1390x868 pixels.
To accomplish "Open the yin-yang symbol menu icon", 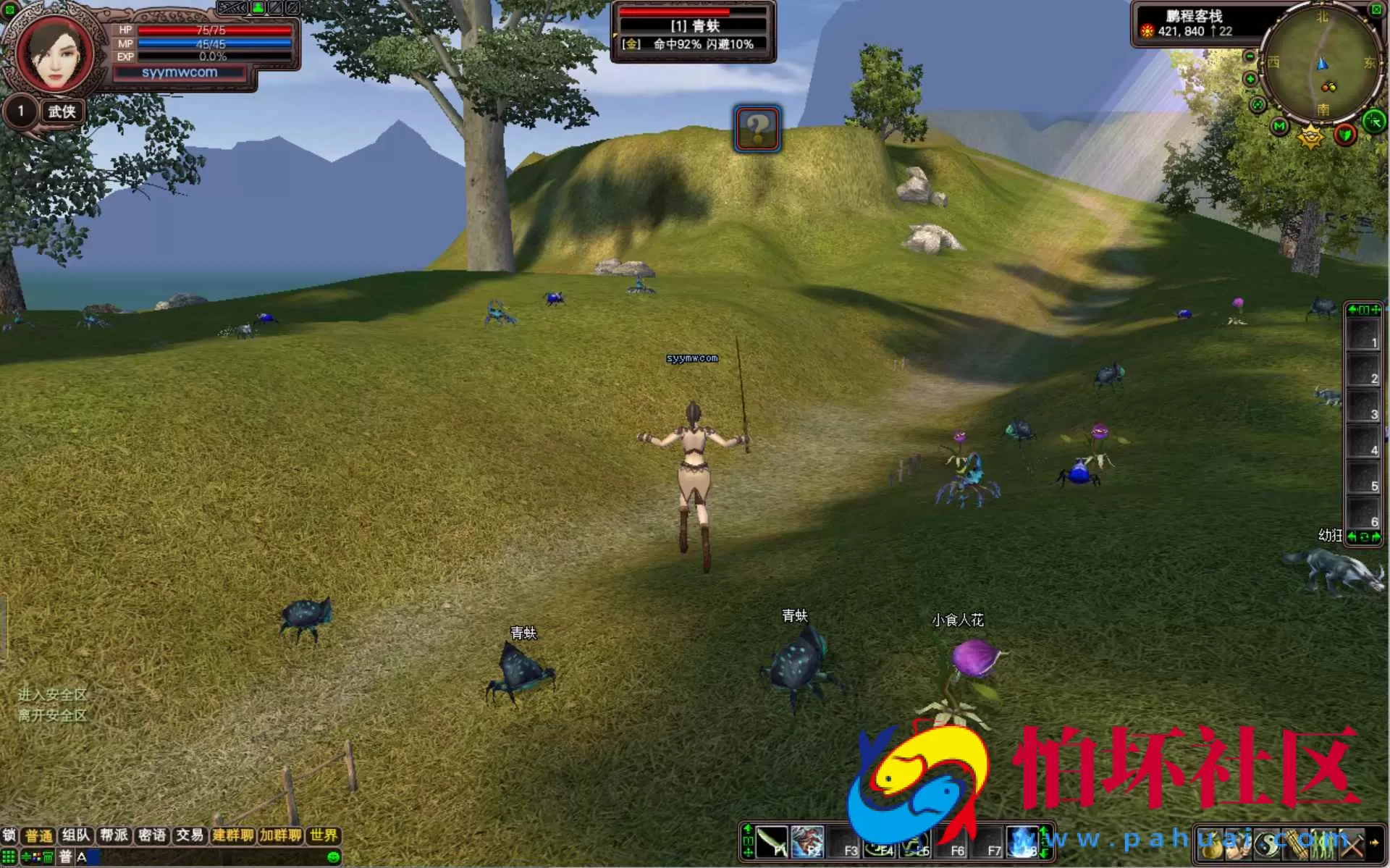I will [x=1267, y=844].
